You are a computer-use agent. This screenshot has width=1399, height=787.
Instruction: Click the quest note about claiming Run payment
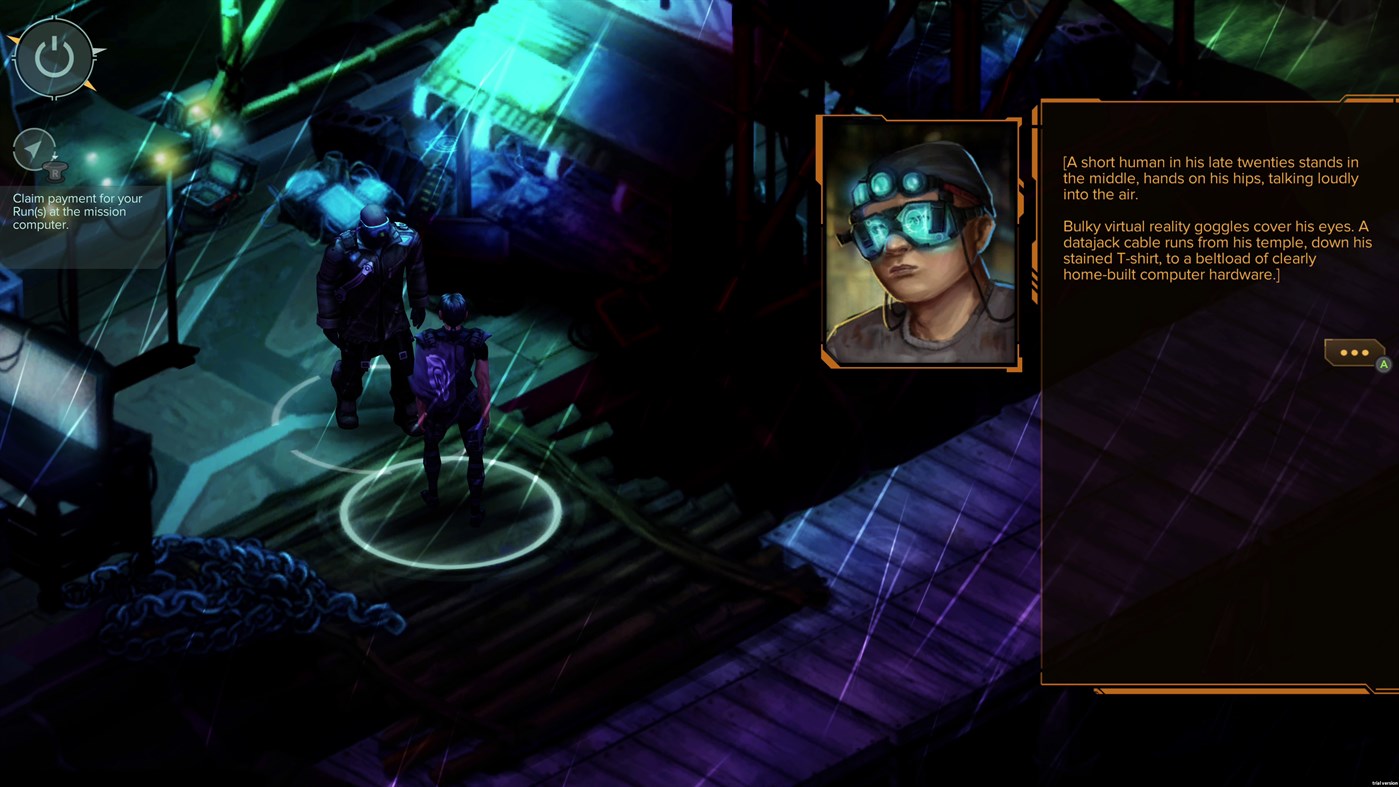[x=77, y=211]
